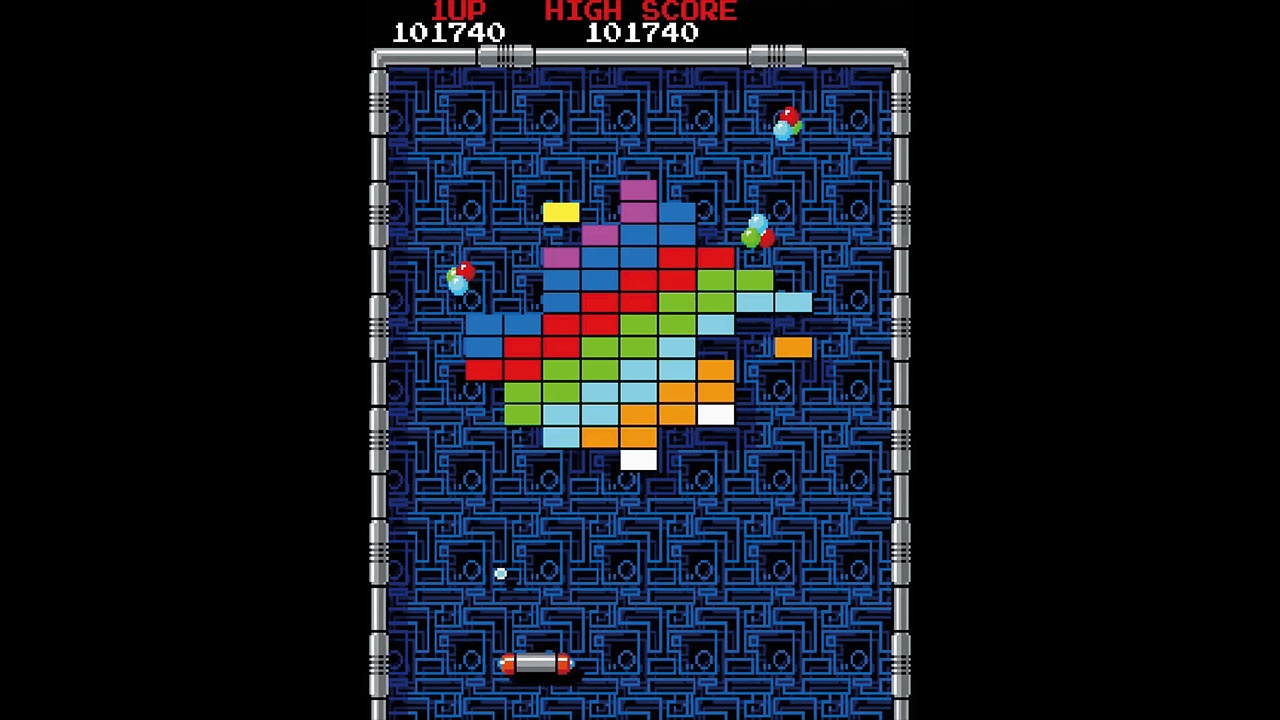Click the white brick below the formation

(x=638, y=459)
